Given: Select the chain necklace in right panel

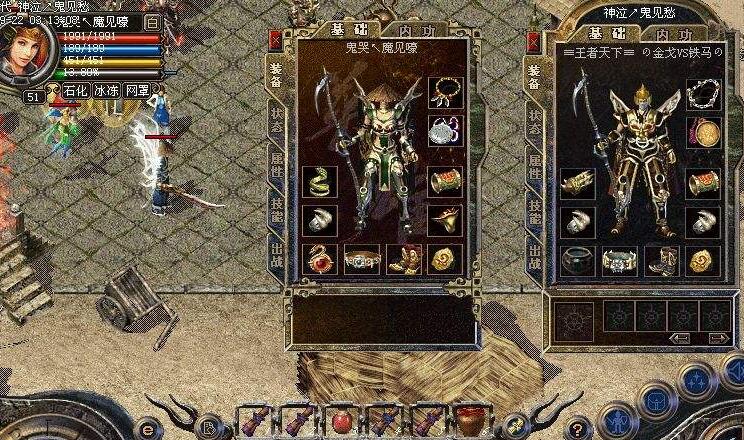Looking at the screenshot, I should (709, 97).
